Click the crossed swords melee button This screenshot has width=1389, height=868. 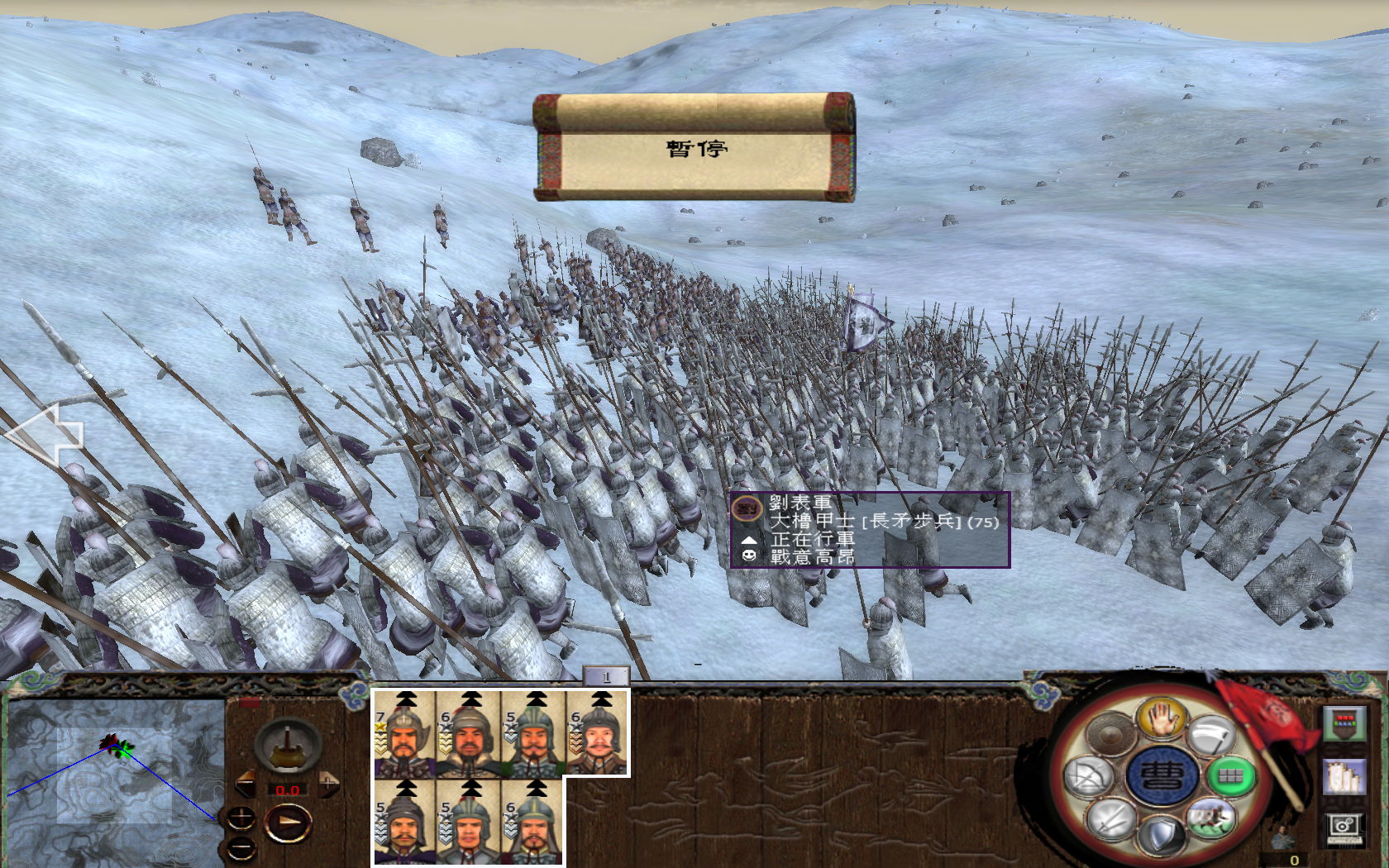click(1110, 818)
